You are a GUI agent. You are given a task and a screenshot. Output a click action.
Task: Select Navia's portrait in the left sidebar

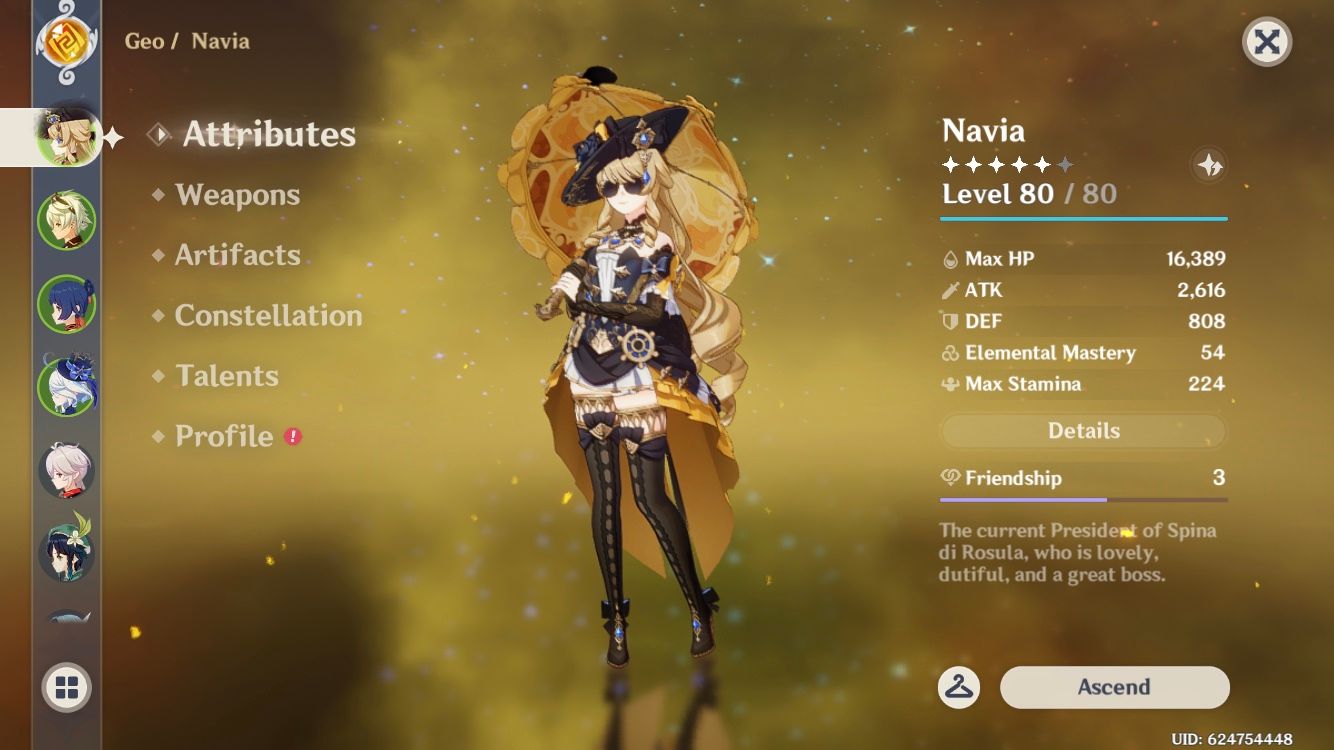63,136
